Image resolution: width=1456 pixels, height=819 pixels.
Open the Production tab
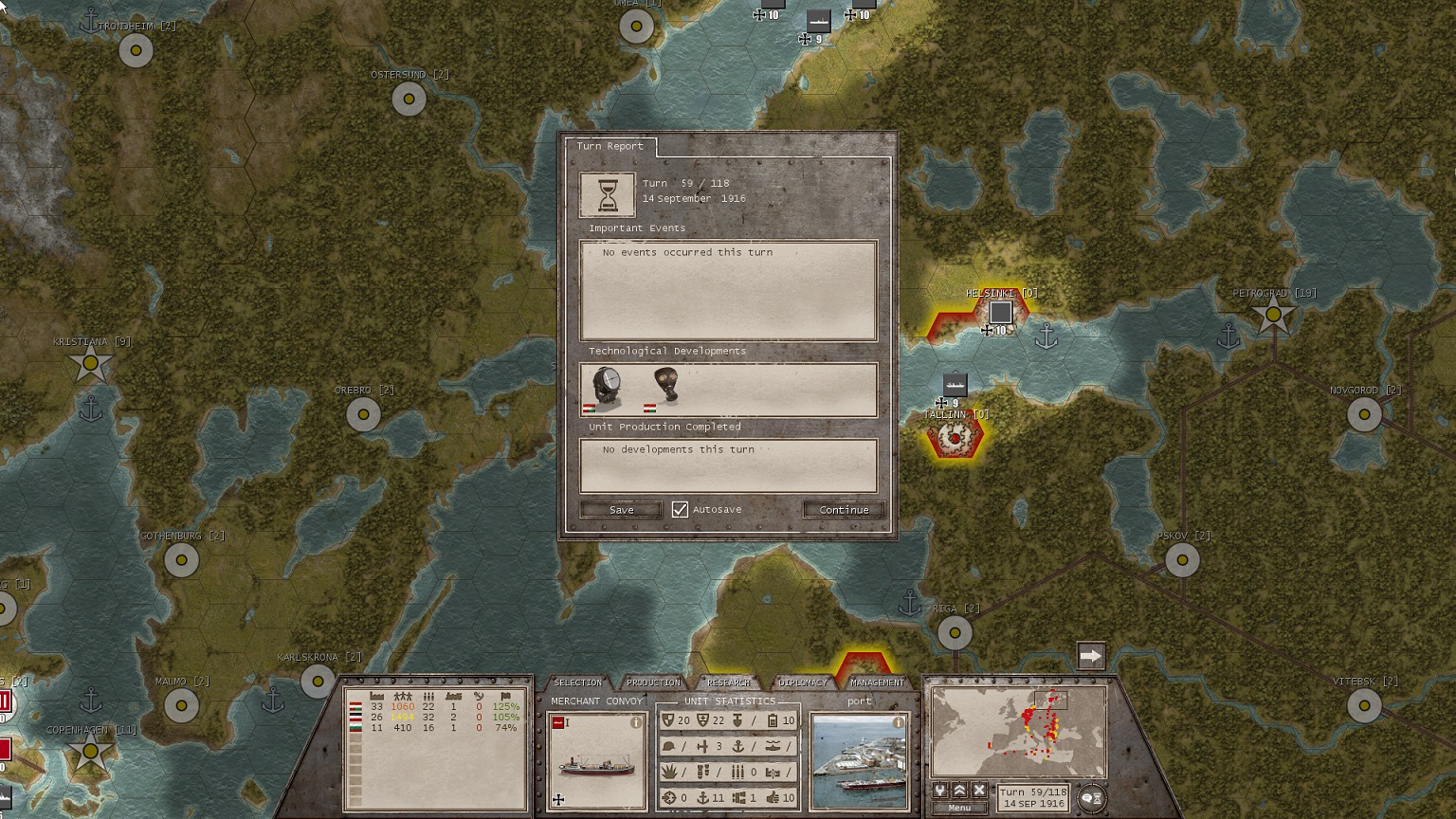653,682
